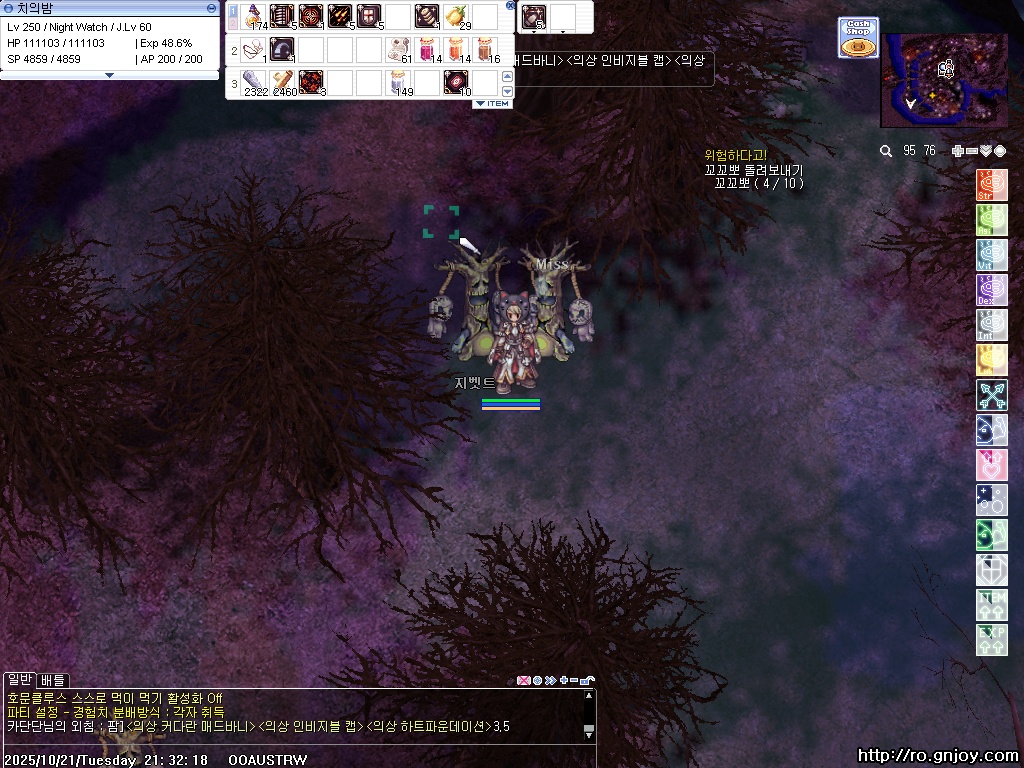Open the Cash Shop

[858, 37]
